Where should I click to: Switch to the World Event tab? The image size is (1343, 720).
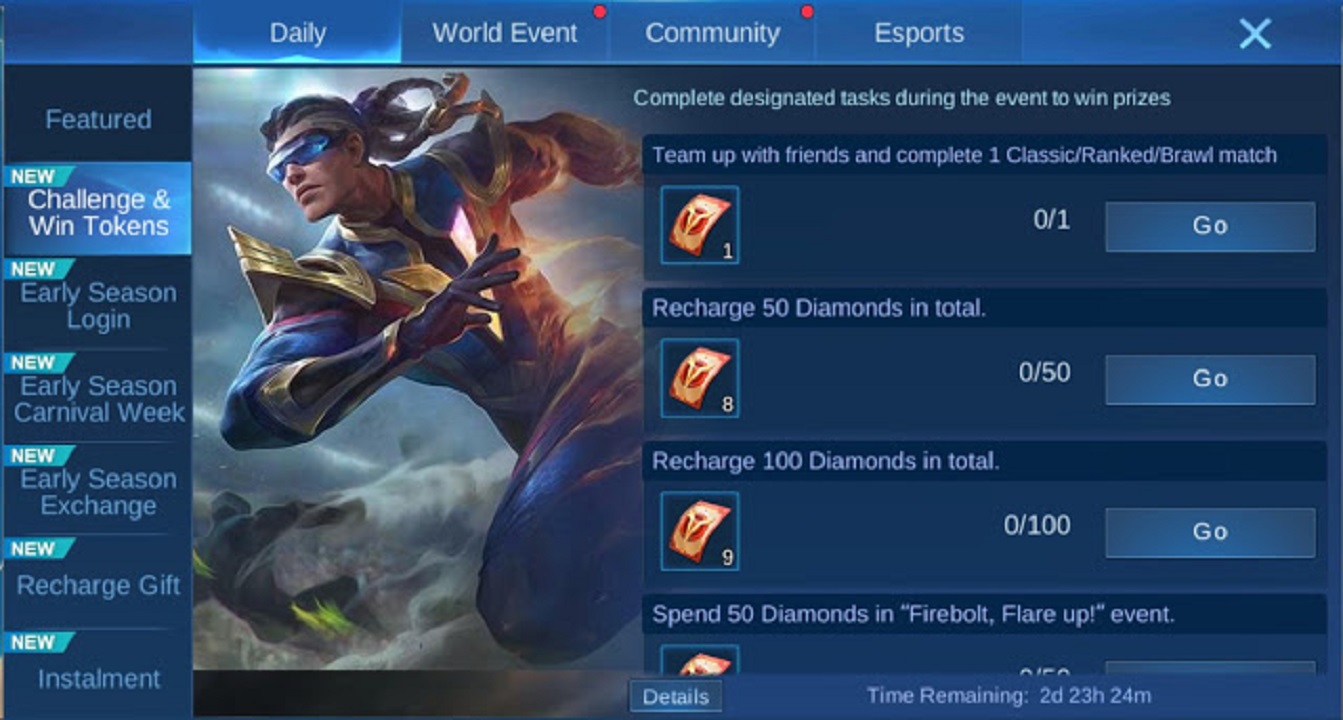click(x=503, y=33)
